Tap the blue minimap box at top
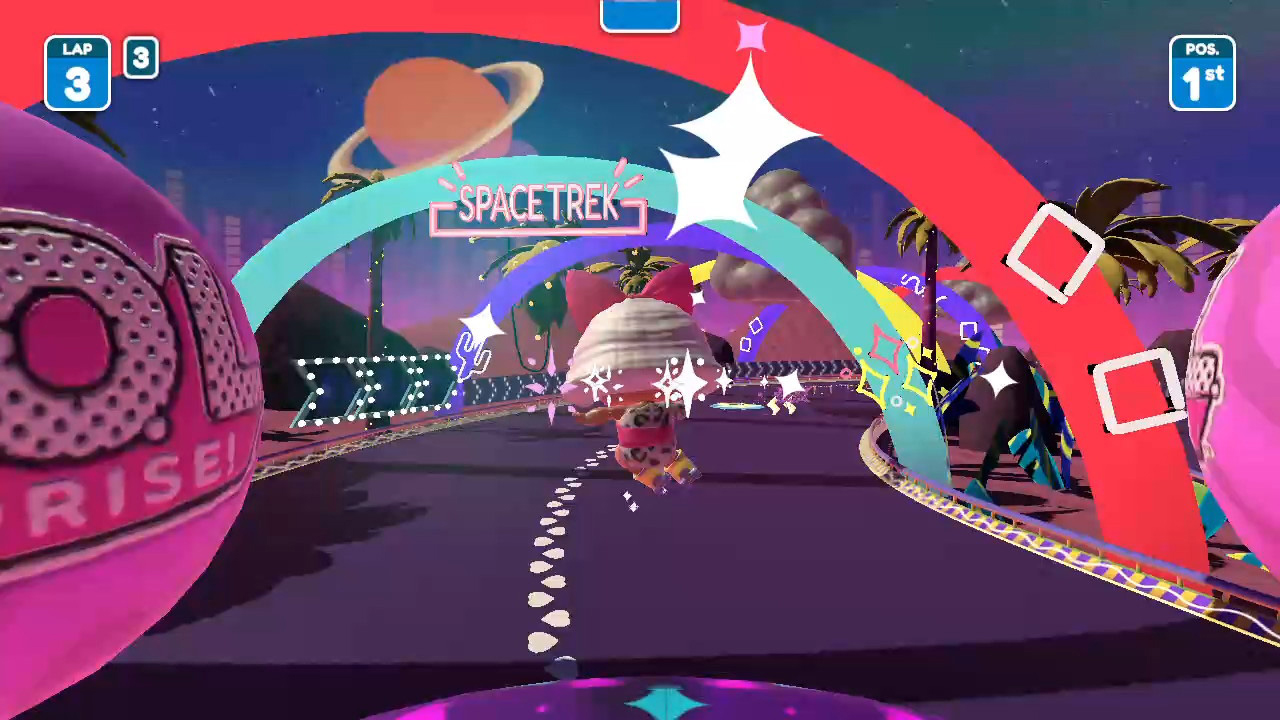 640,12
